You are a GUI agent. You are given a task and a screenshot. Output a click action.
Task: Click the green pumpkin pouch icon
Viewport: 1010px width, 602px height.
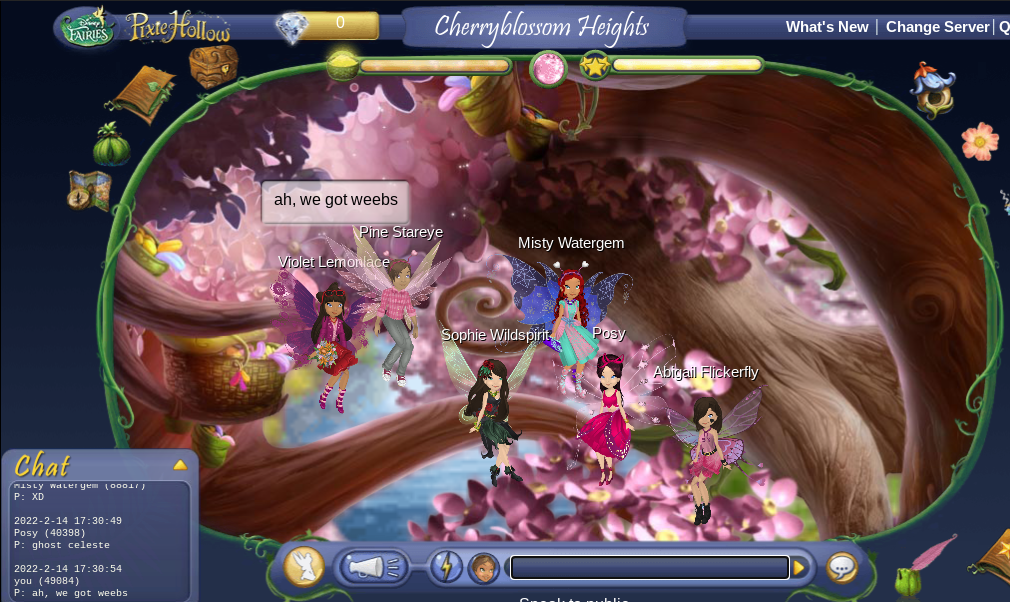[112, 146]
